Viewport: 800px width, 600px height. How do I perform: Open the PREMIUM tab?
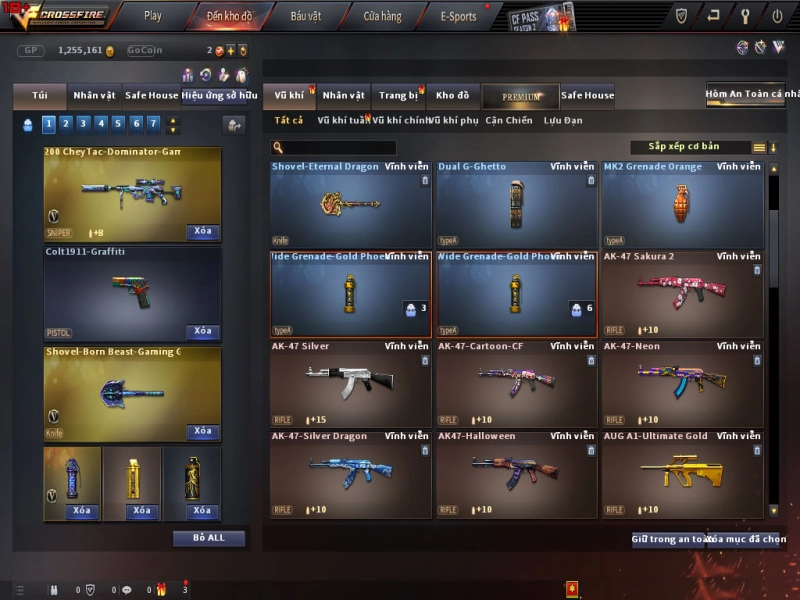(520, 96)
